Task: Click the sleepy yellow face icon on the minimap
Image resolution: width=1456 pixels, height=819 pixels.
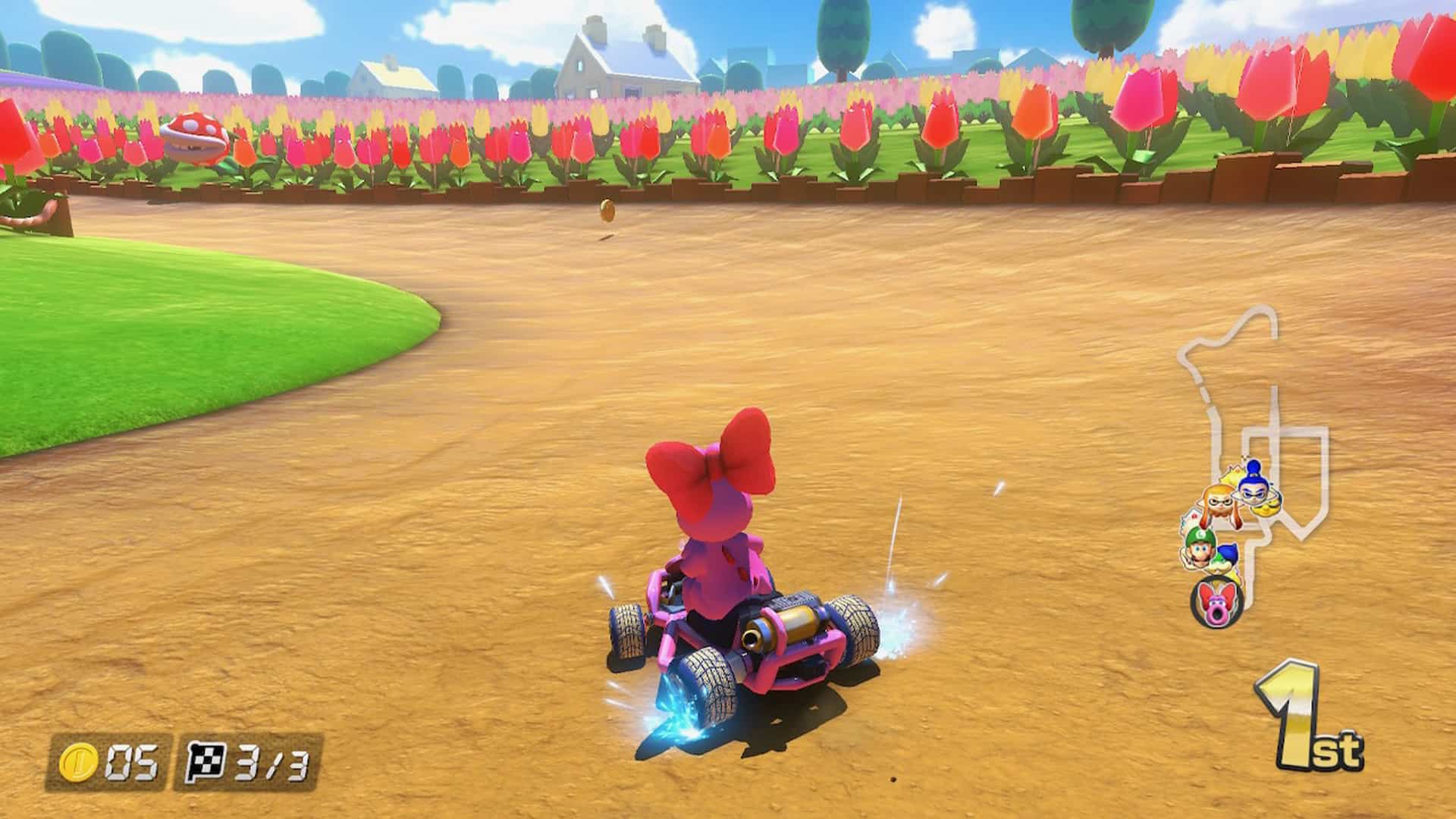Action: pos(1266,507)
